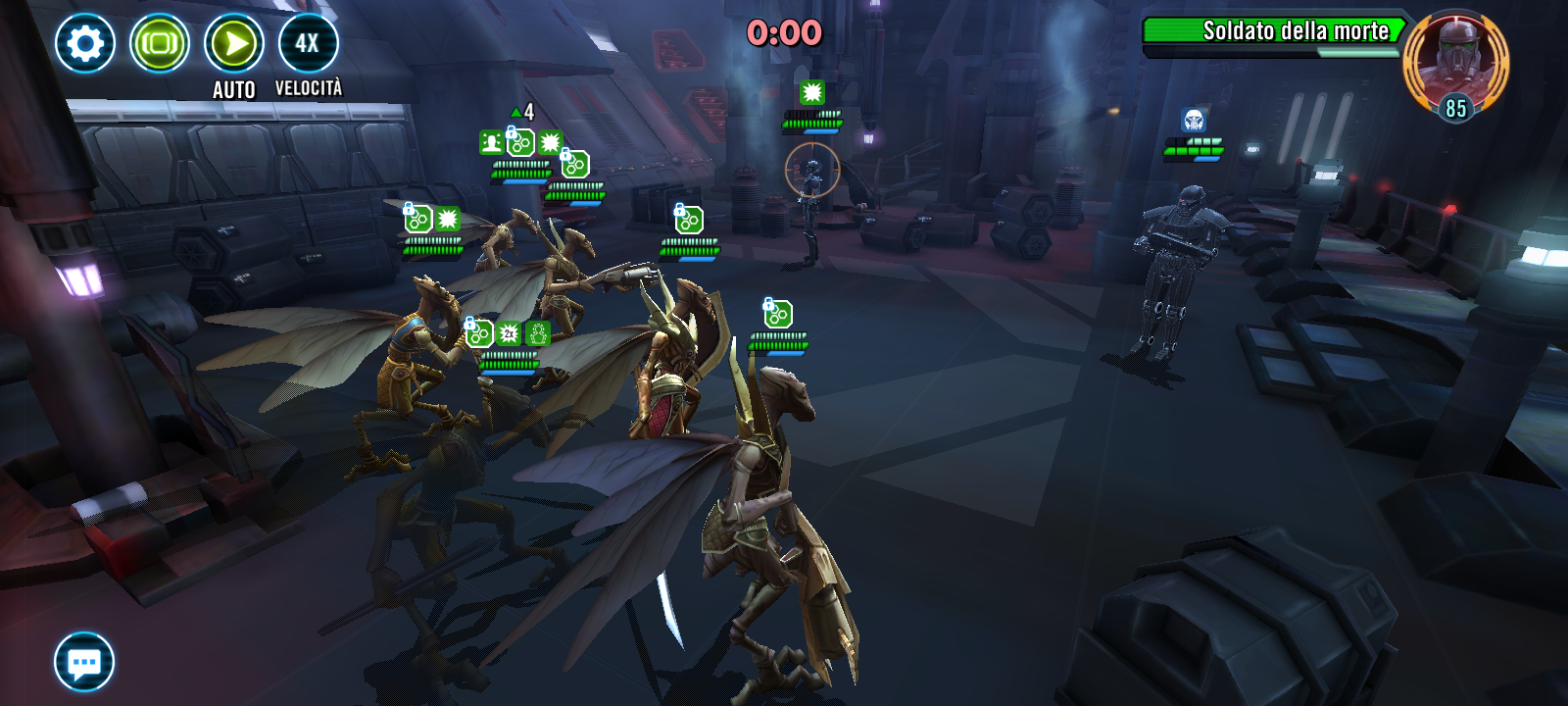Change the 4X battle speed
Viewport: 1568px width, 706px height.
[x=308, y=43]
